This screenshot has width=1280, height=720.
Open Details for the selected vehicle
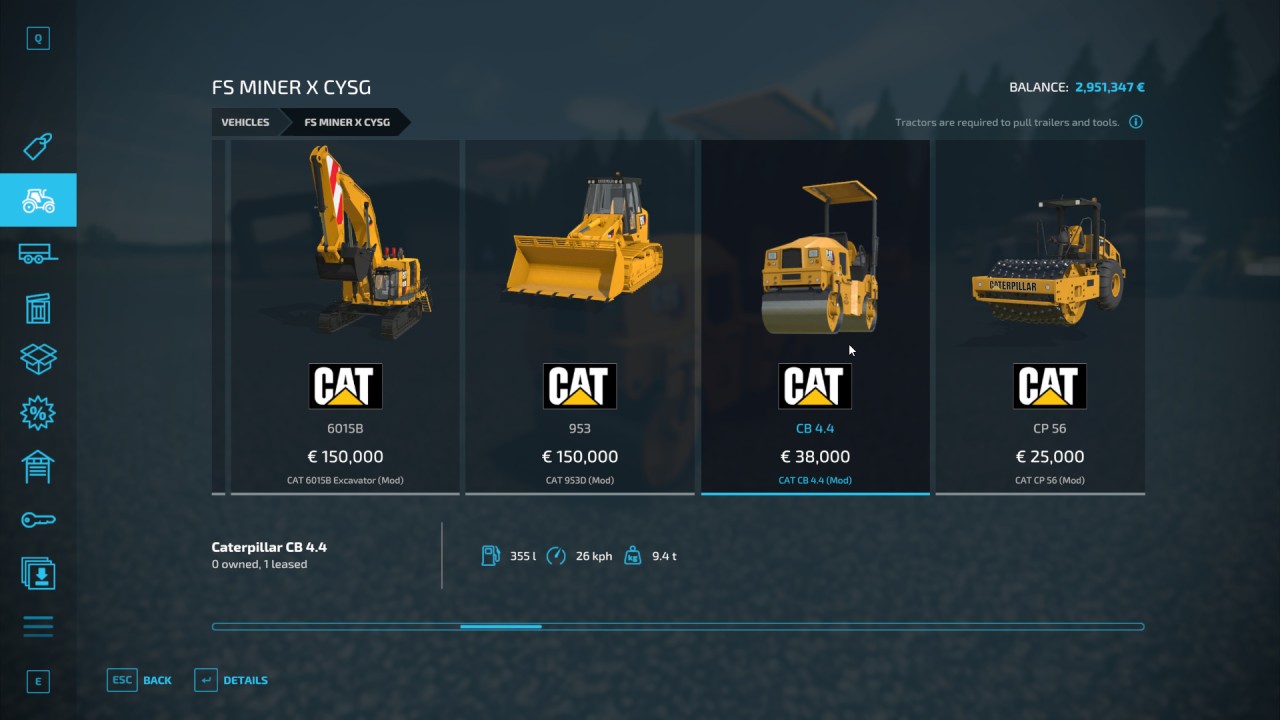[x=231, y=680]
